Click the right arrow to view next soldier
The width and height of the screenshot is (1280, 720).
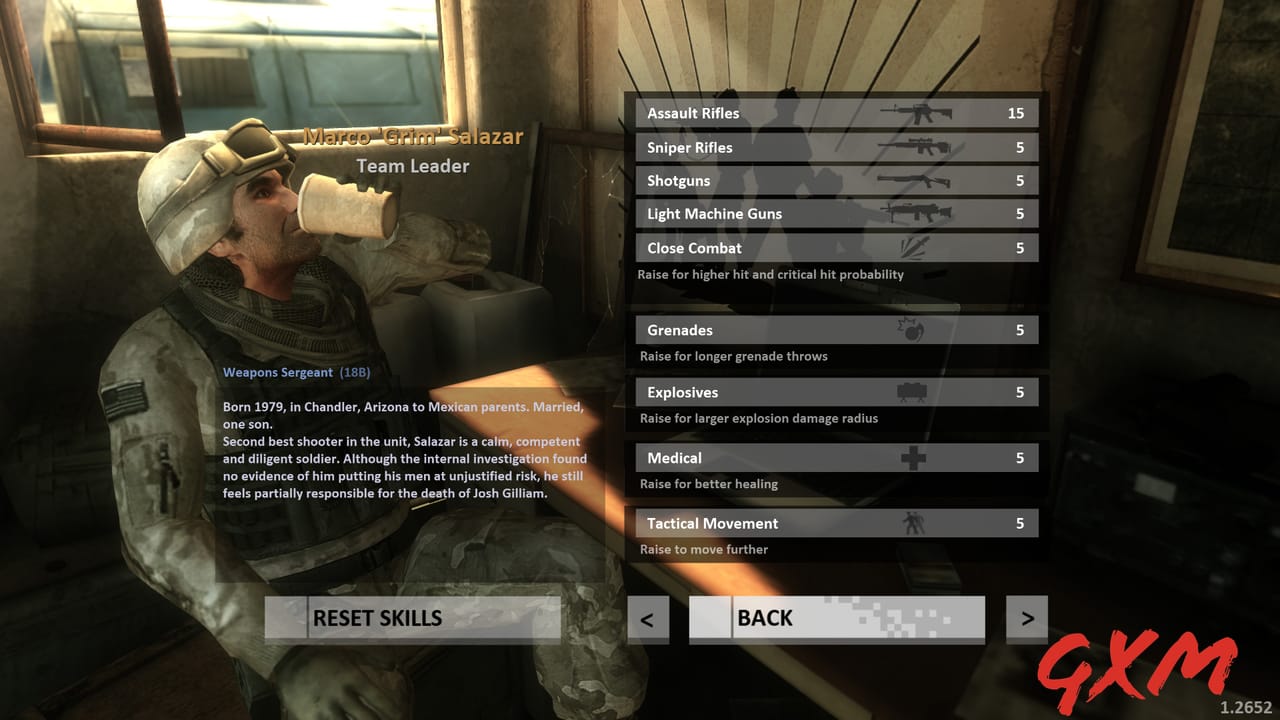[x=1027, y=618]
